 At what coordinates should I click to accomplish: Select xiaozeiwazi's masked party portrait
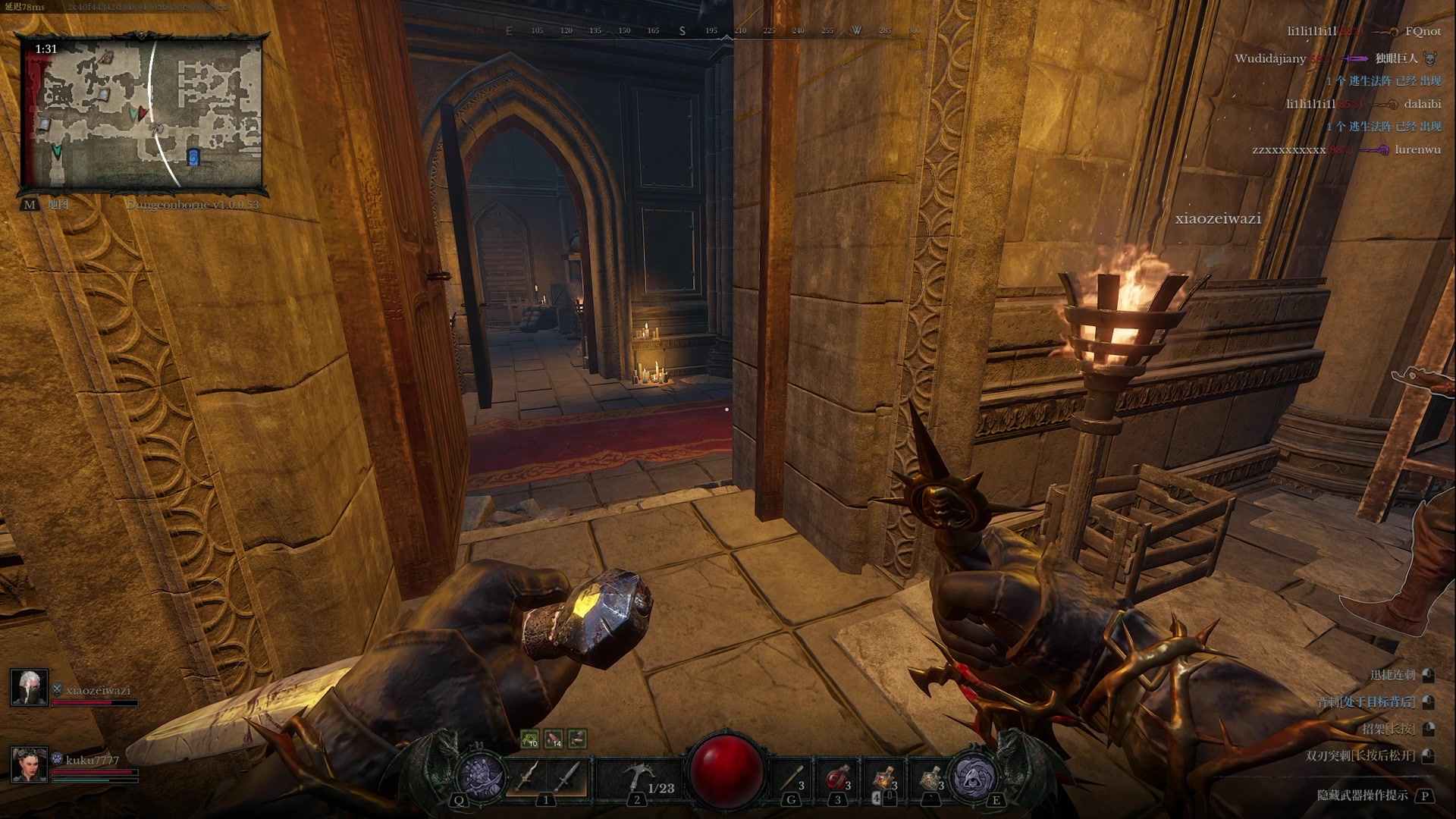click(x=30, y=687)
